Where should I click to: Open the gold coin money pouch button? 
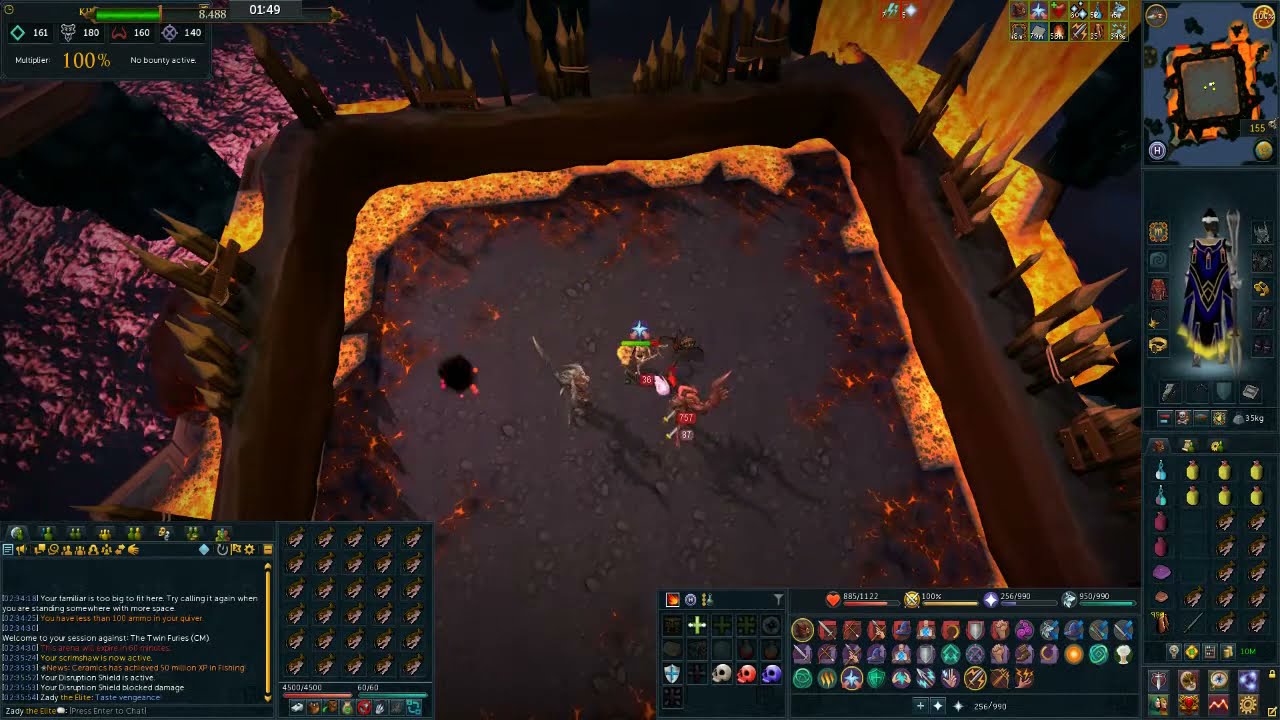click(x=1227, y=652)
